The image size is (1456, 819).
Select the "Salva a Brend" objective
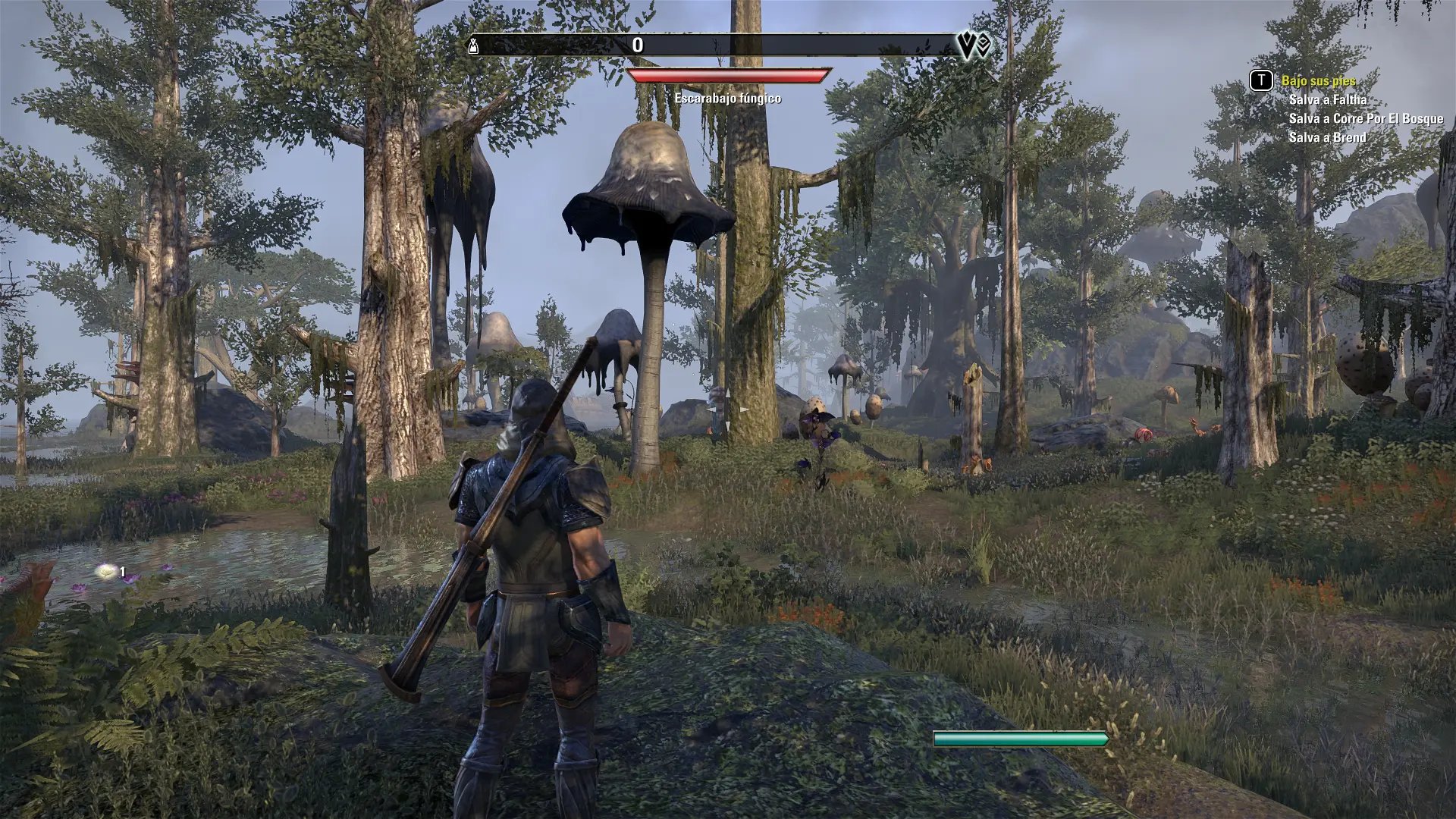(x=1327, y=137)
